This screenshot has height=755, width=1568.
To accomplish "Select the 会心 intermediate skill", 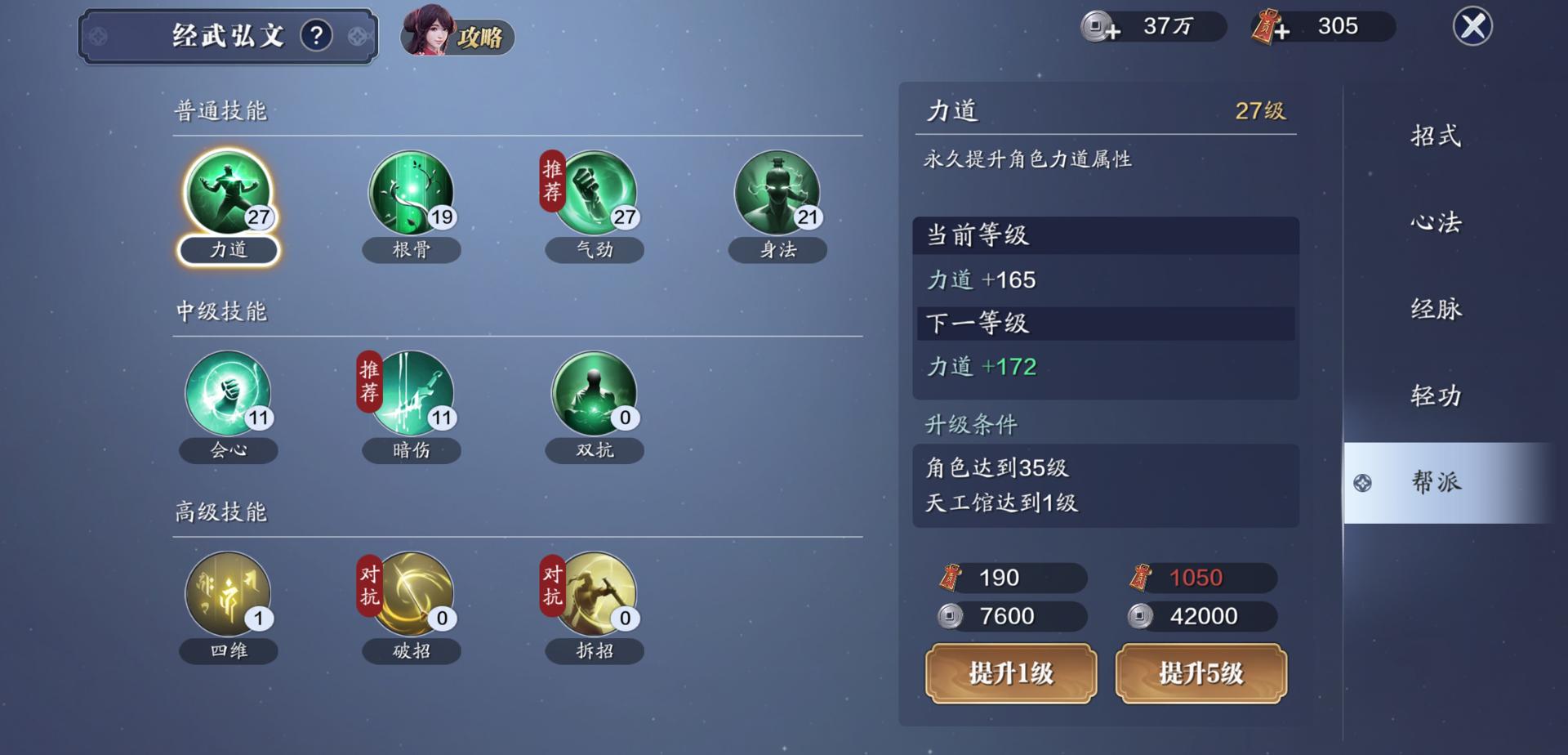I will [229, 398].
